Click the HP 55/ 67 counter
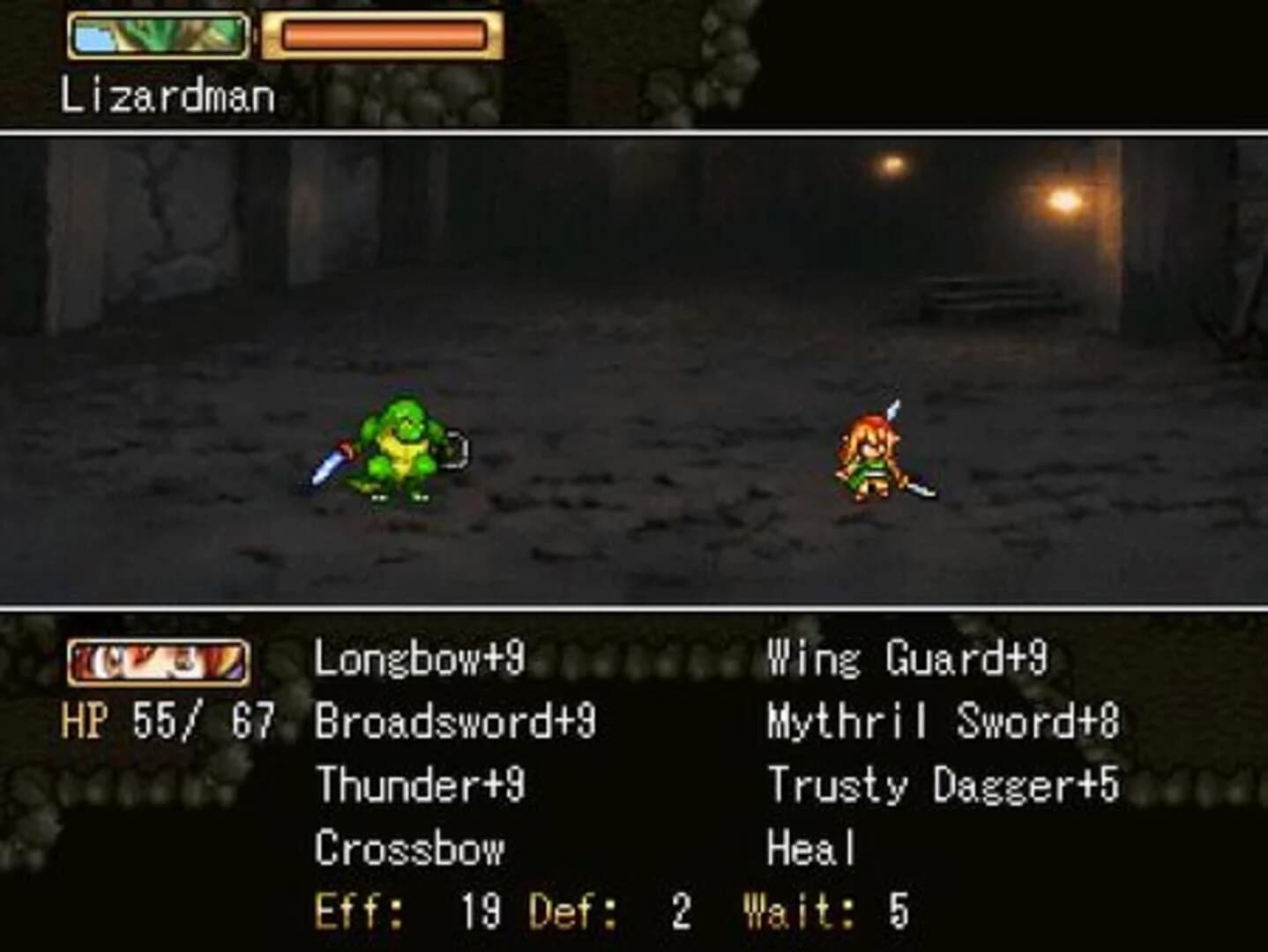Screen dimensions: 1268x952 coord(168,717)
